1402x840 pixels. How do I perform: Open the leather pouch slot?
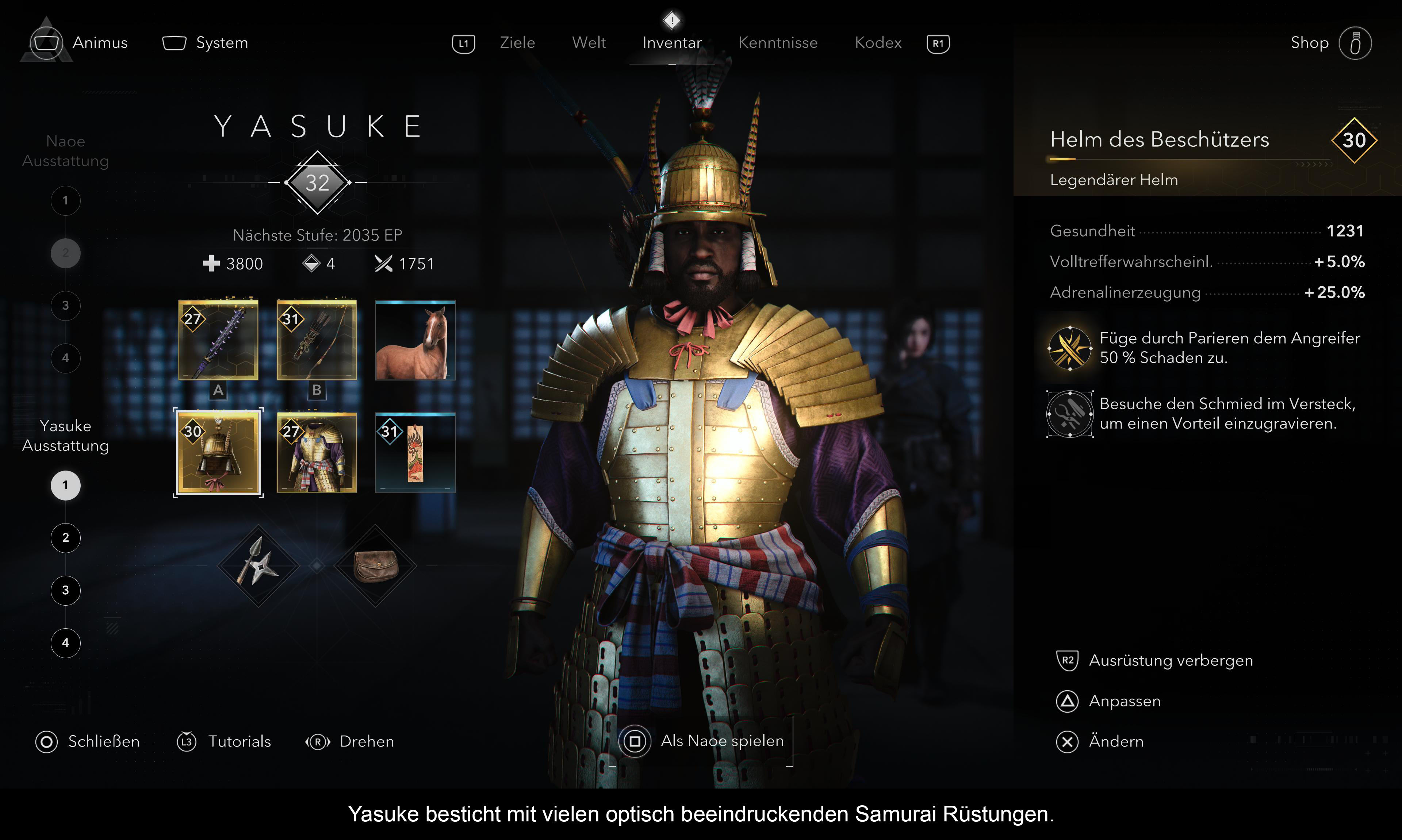pos(375,565)
